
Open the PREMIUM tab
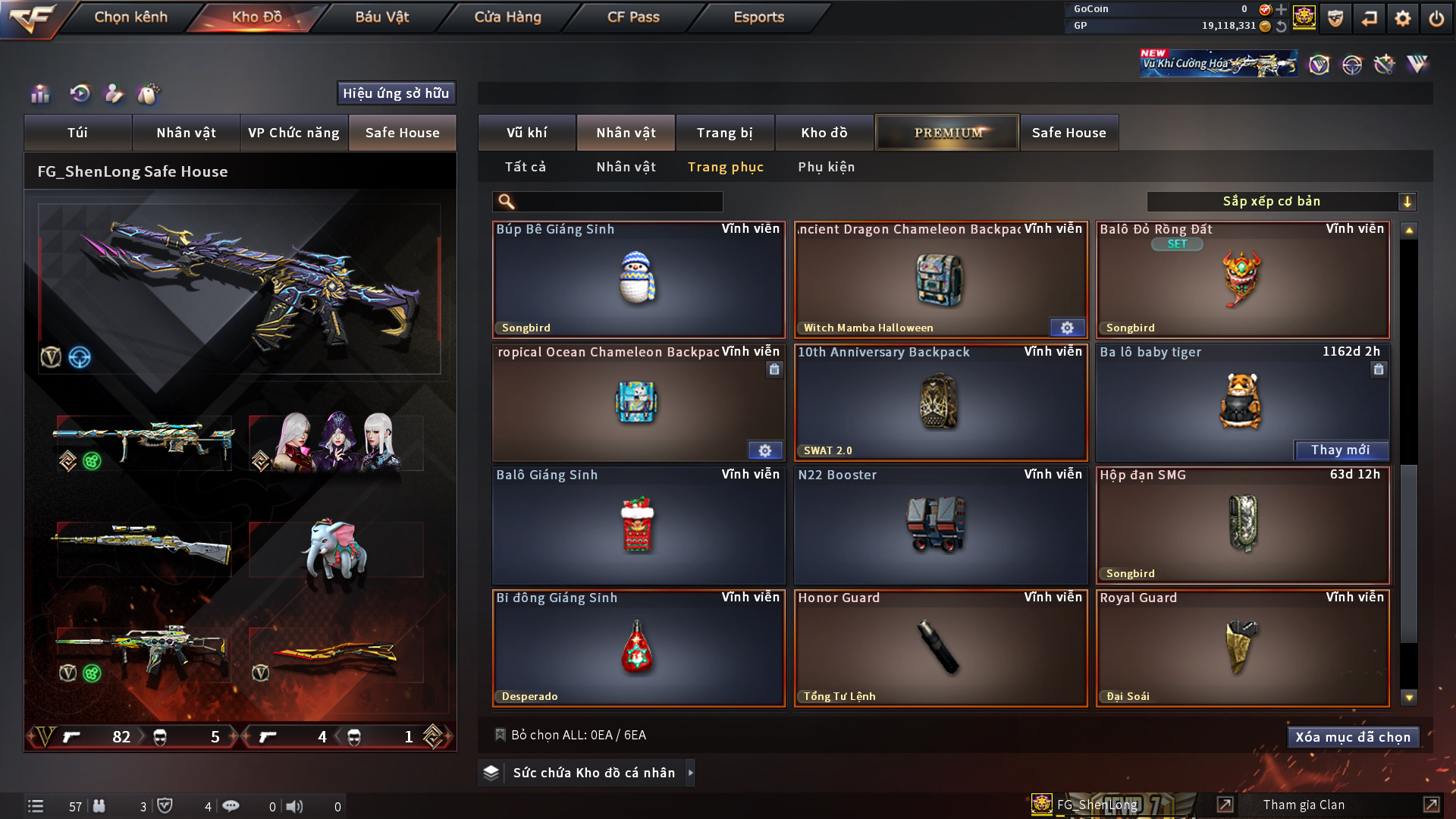coord(947,133)
